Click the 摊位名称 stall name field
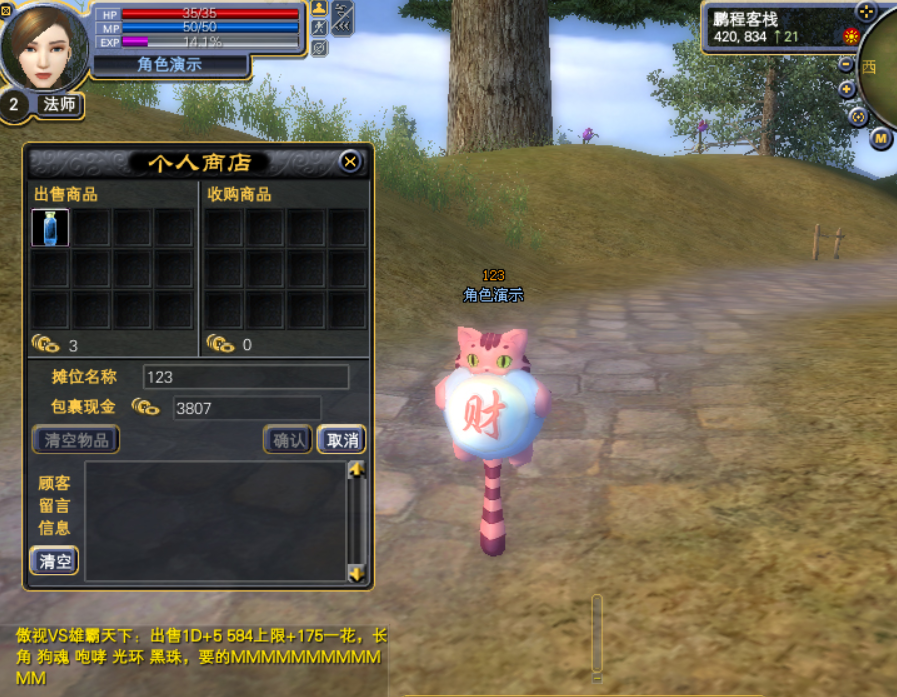897x697 pixels. (246, 377)
